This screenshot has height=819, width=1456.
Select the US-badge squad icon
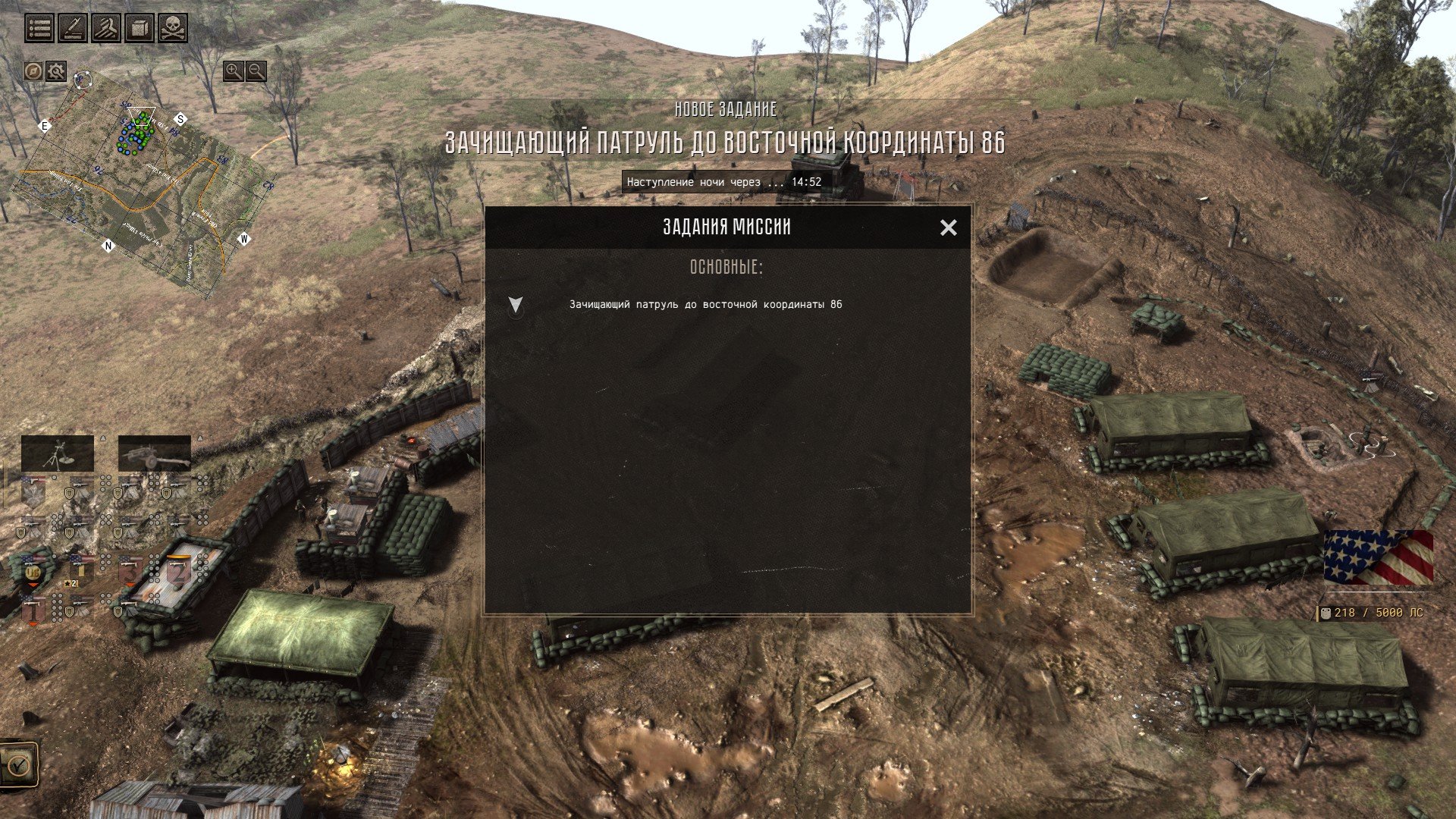tap(32, 571)
